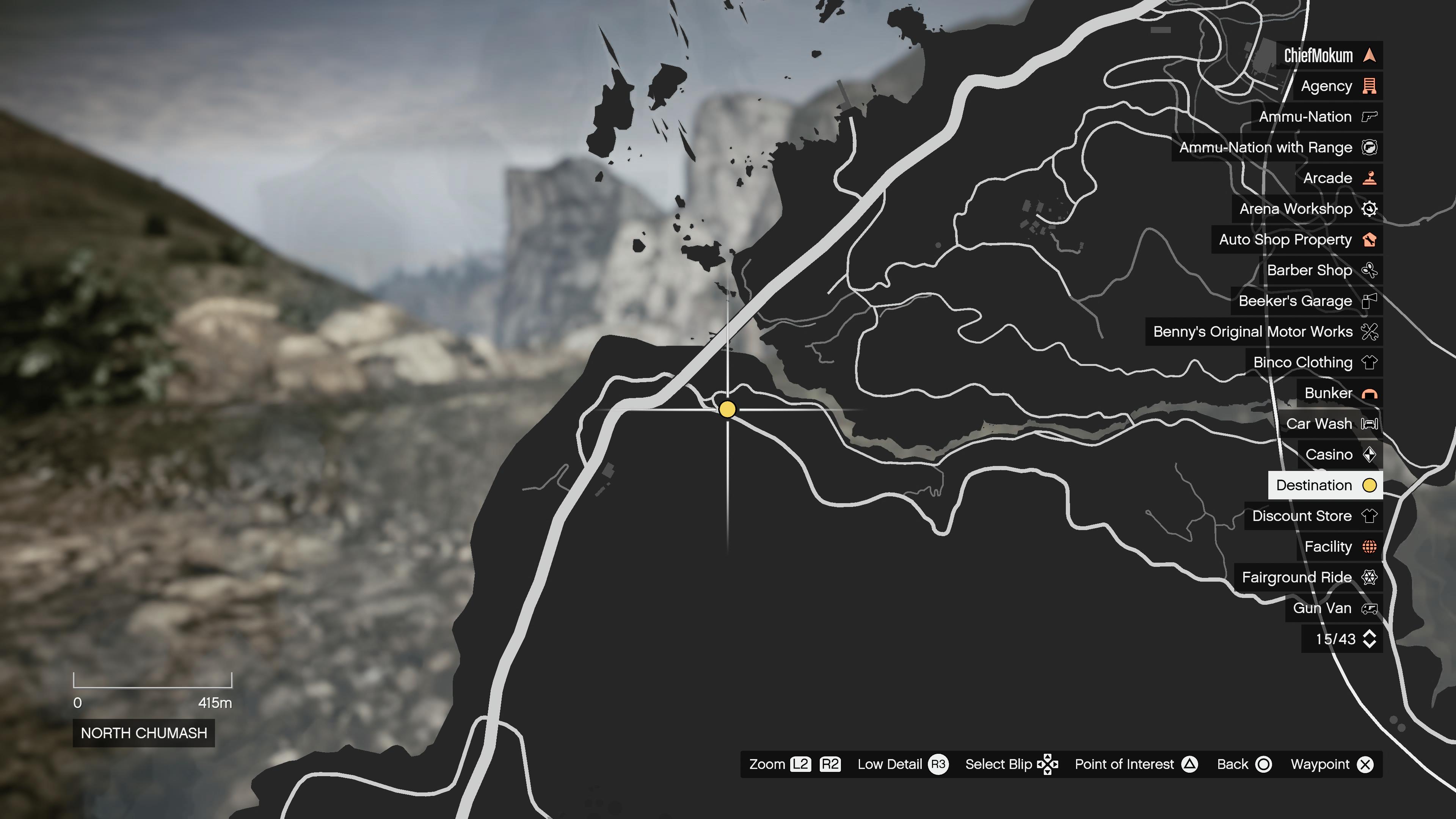Screen dimensions: 1456x819
Task: Select the Ammu-Nation legend entry
Action: pos(1316,117)
